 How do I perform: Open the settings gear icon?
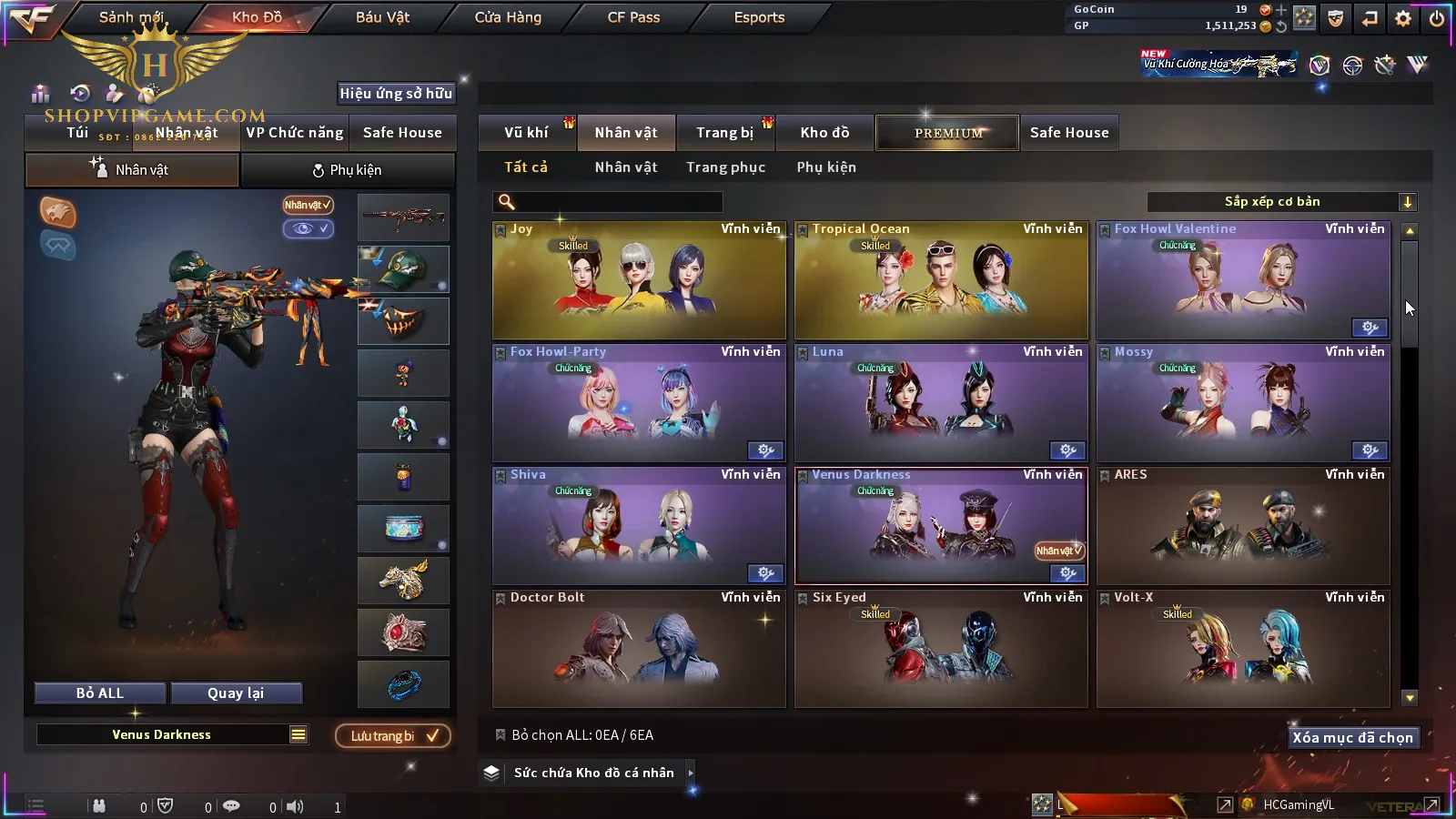pyautogui.click(x=1403, y=18)
